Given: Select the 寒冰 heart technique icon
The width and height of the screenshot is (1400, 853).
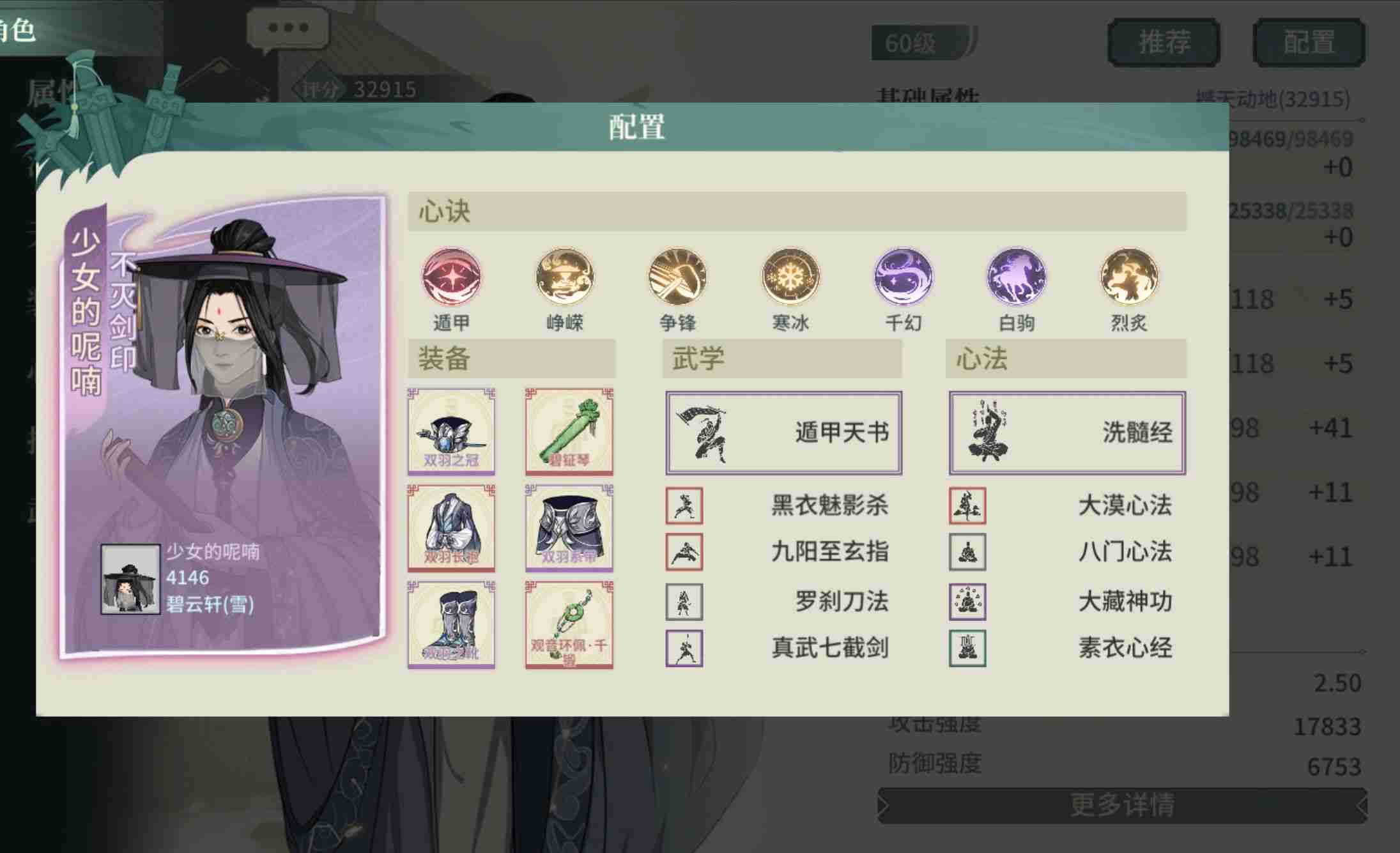Looking at the screenshot, I should click(789, 277).
